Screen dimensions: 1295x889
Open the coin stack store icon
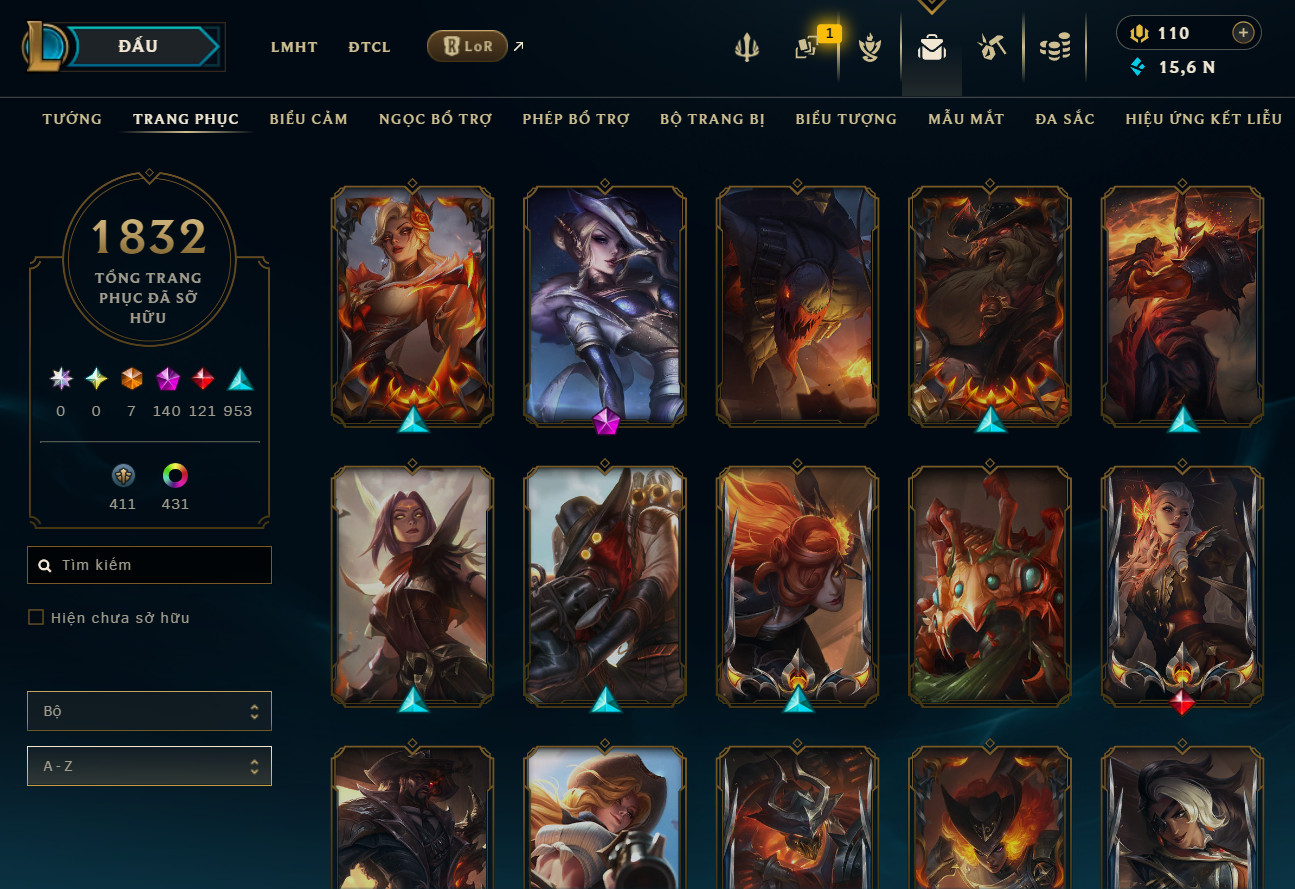click(1054, 47)
